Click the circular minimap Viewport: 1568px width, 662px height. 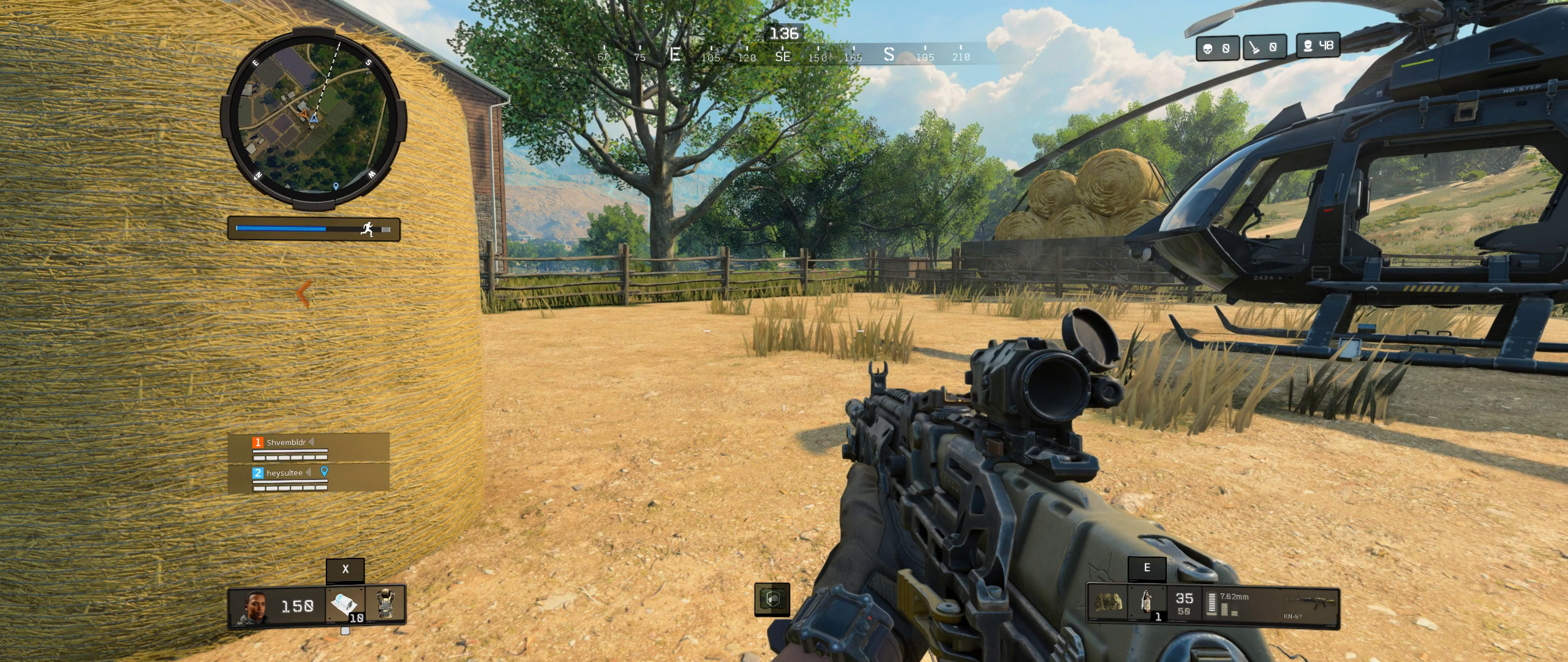coord(313,120)
